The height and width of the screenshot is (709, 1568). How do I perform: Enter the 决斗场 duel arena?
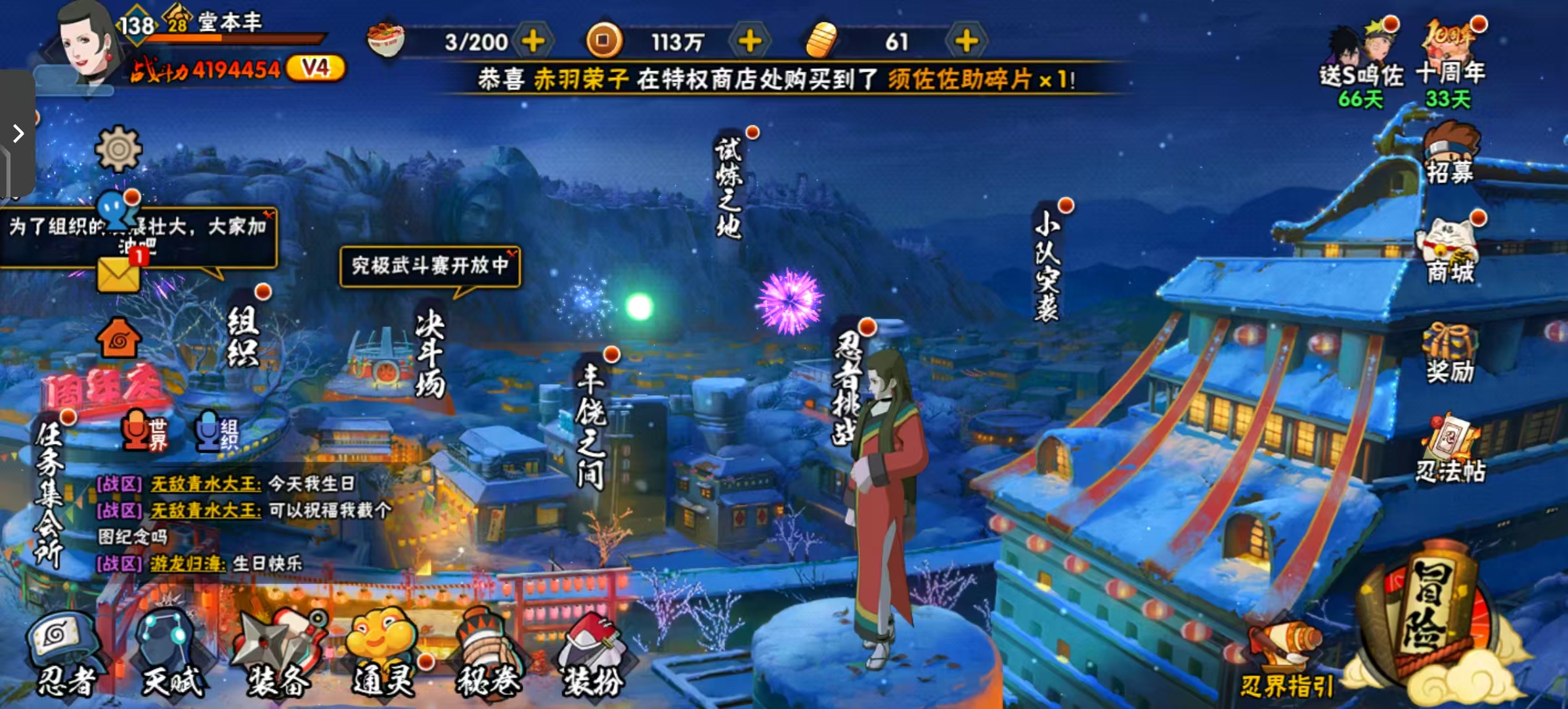pos(430,354)
